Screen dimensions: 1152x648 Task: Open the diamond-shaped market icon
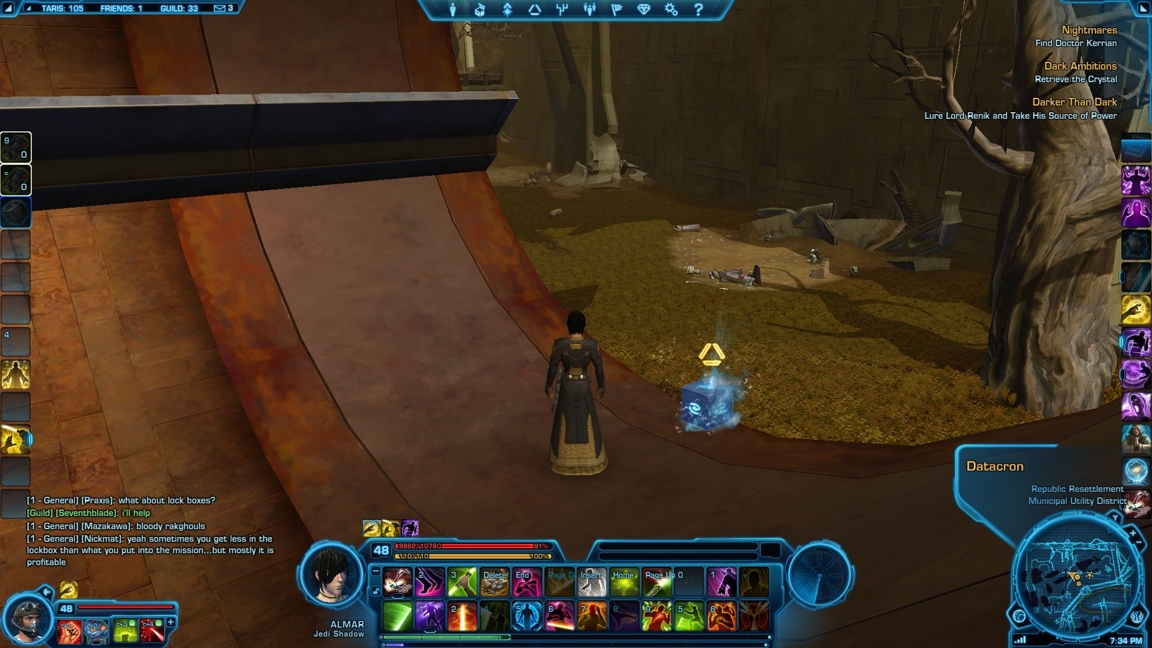click(643, 9)
